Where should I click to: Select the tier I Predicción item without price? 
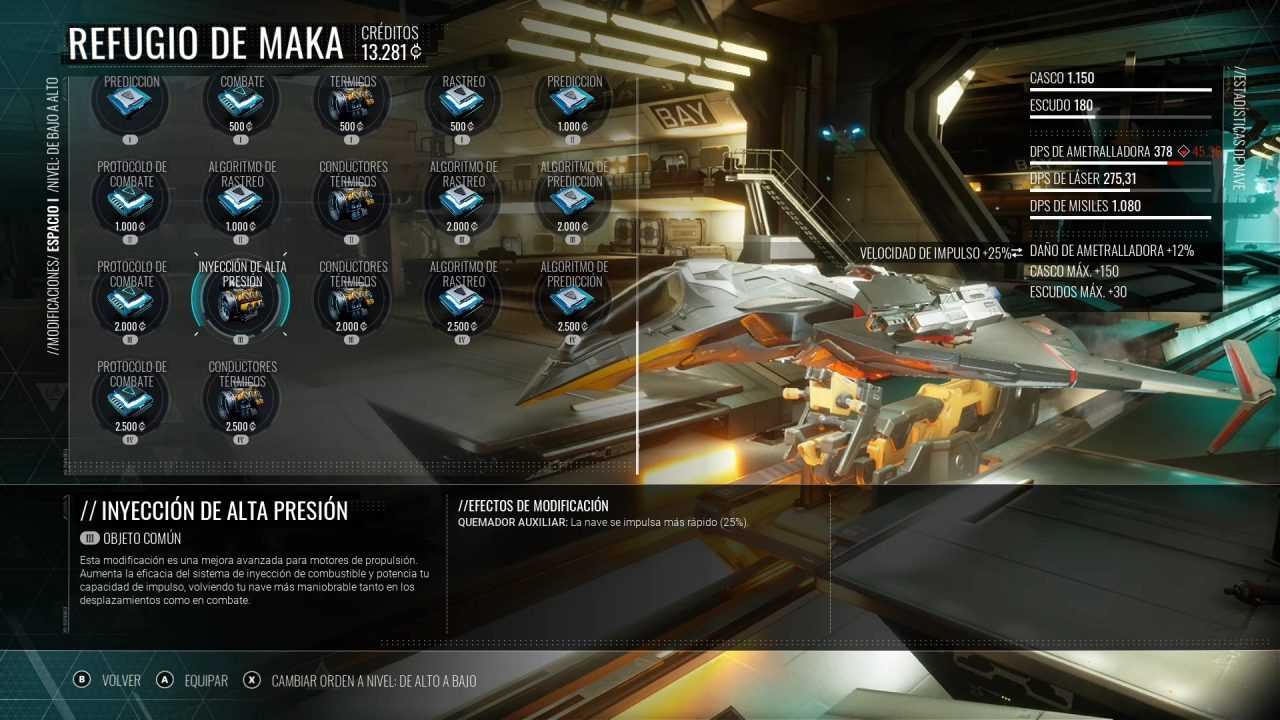pos(130,101)
